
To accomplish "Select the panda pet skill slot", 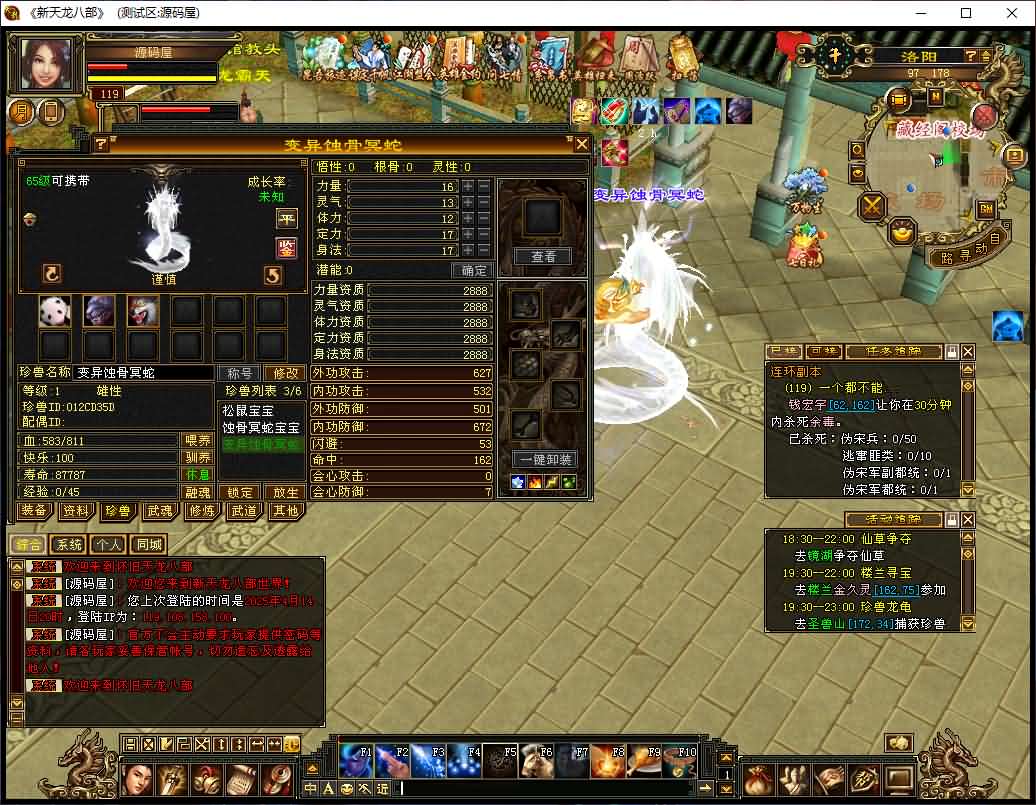I will 55,312.
